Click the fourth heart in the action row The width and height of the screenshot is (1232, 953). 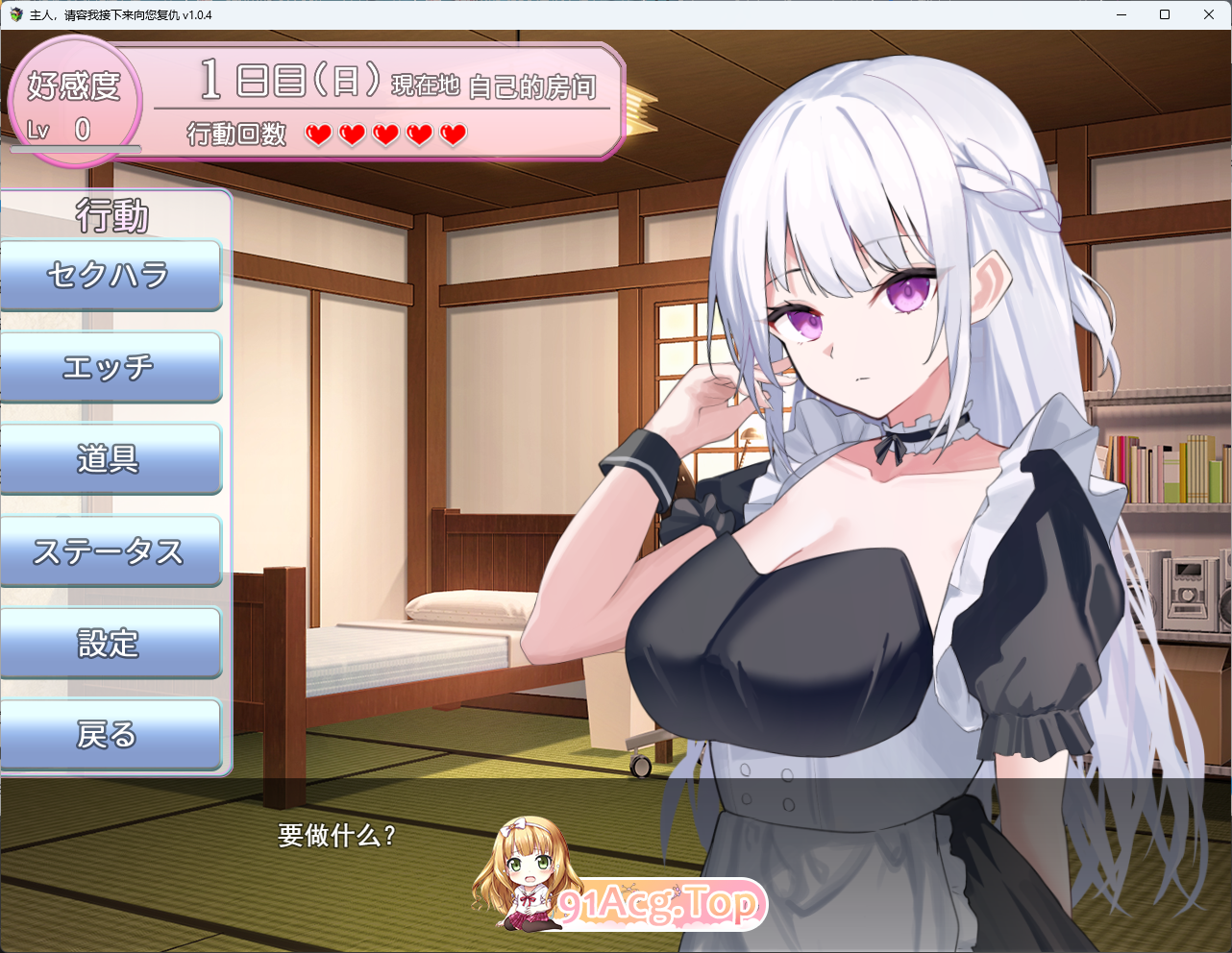tap(418, 135)
